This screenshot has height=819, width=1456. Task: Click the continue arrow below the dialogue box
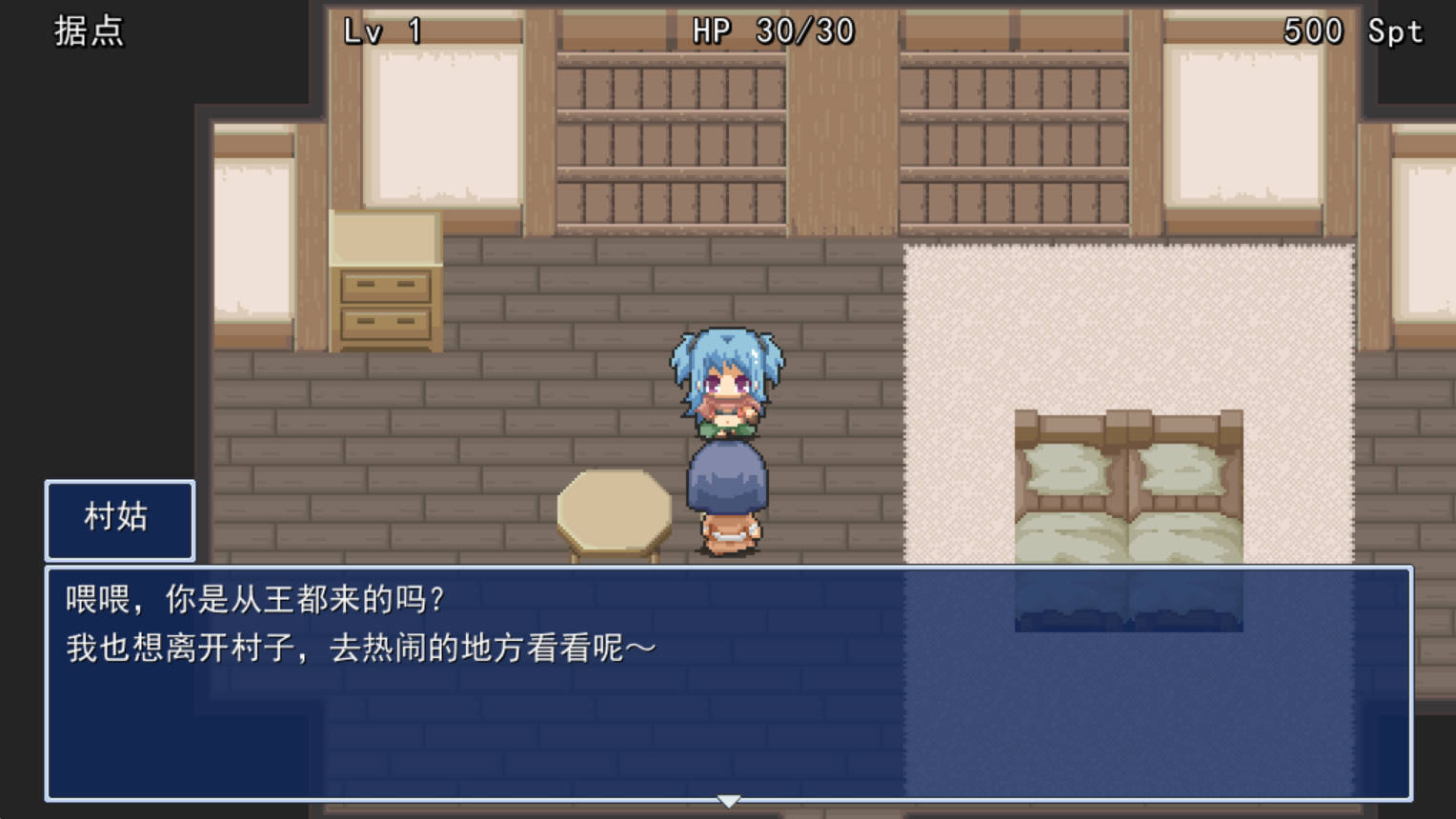728,800
